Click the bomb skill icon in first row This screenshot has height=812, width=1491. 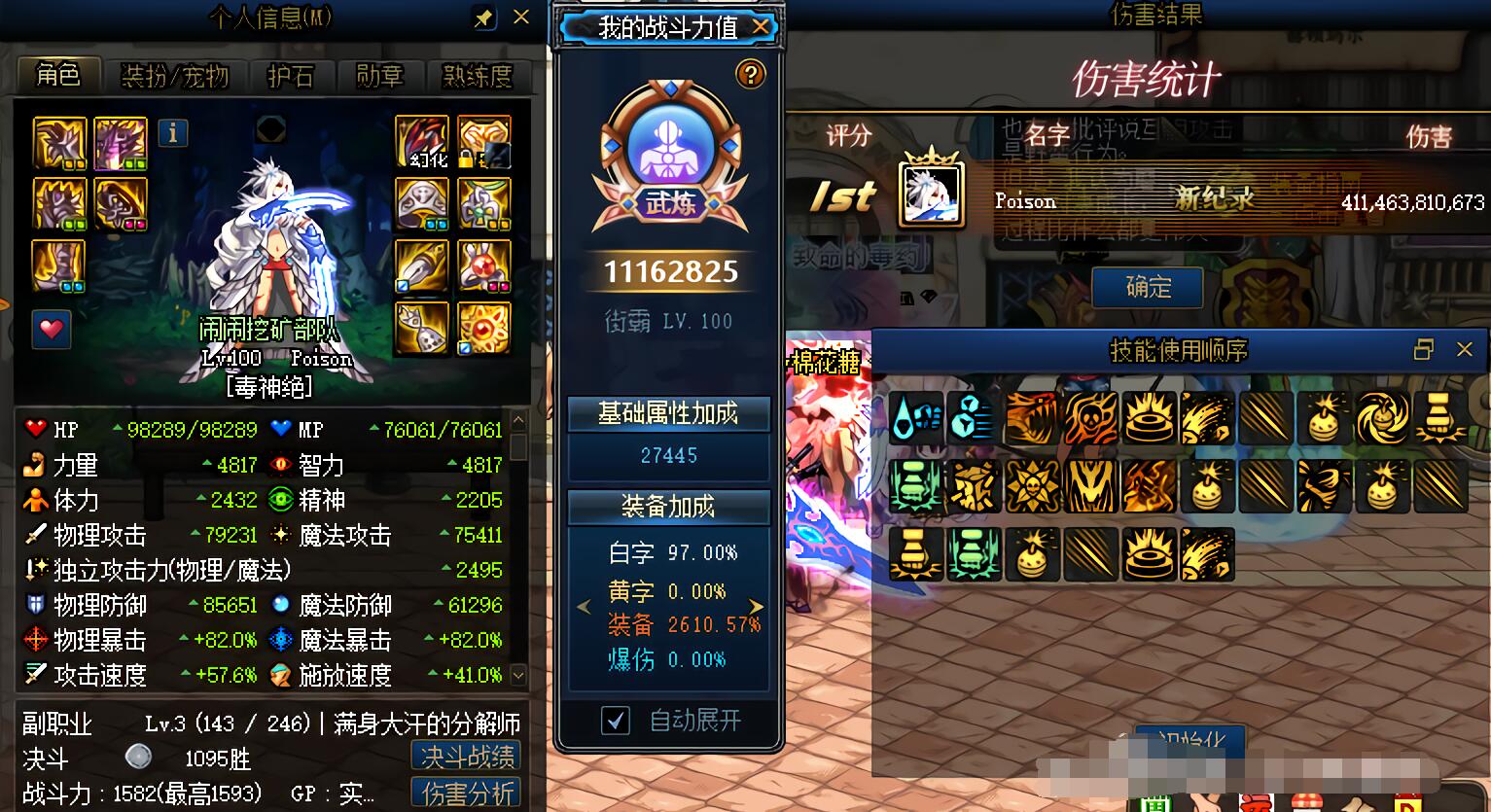click(x=1324, y=418)
